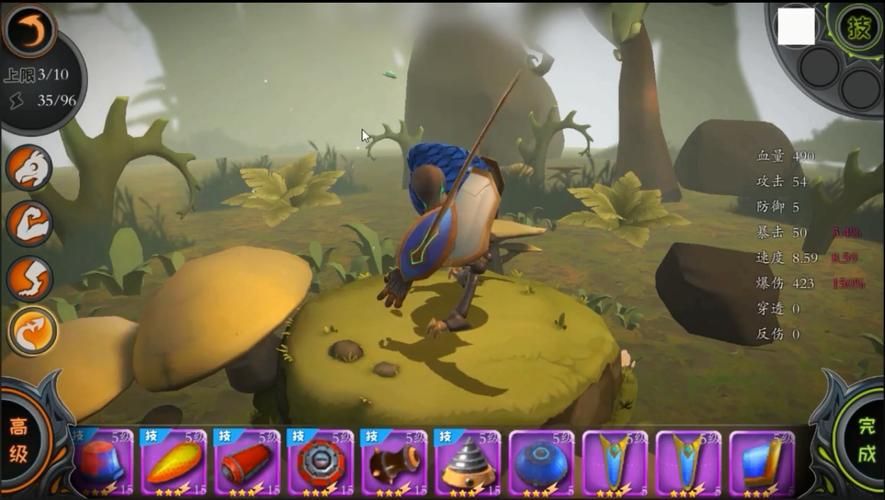Select the blue sphere part

542,462
